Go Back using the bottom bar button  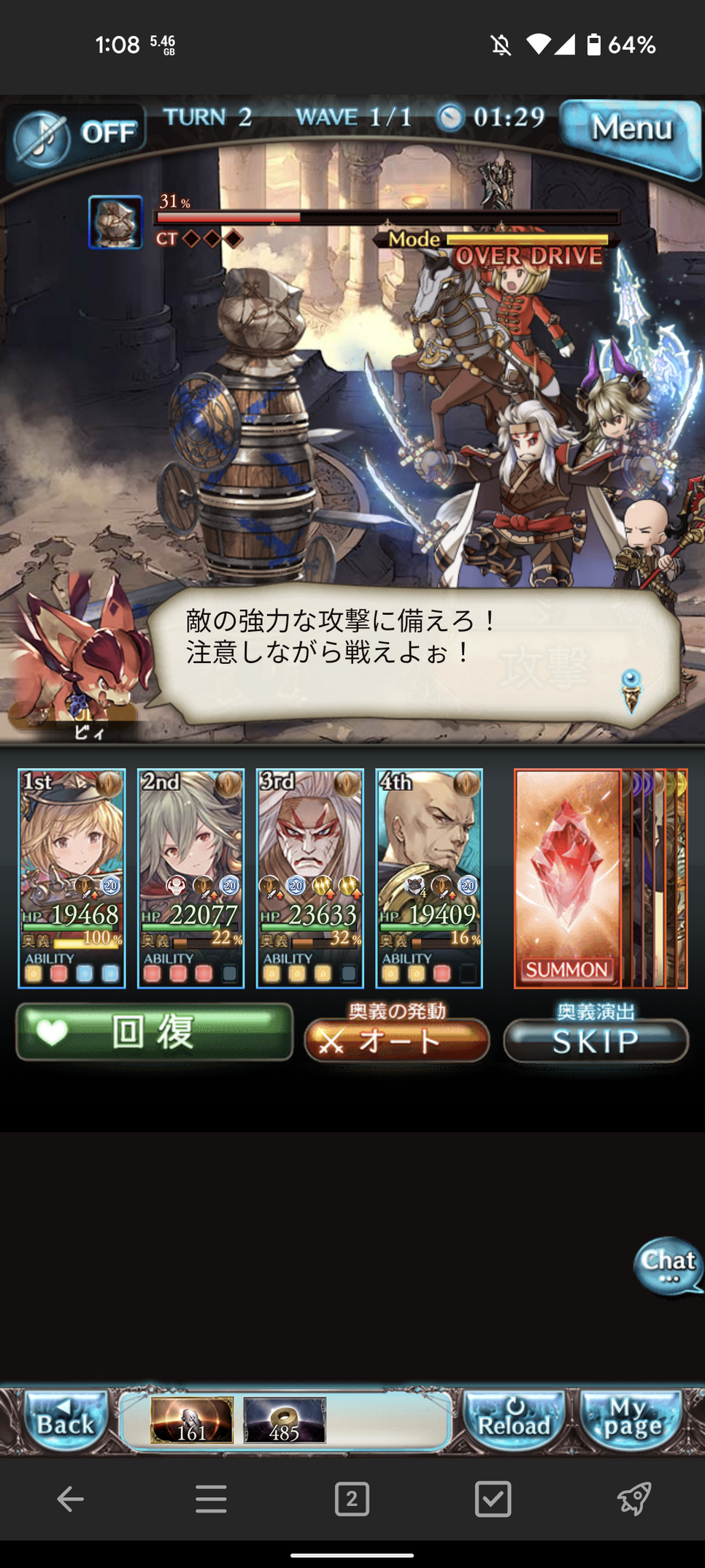coord(66,1420)
